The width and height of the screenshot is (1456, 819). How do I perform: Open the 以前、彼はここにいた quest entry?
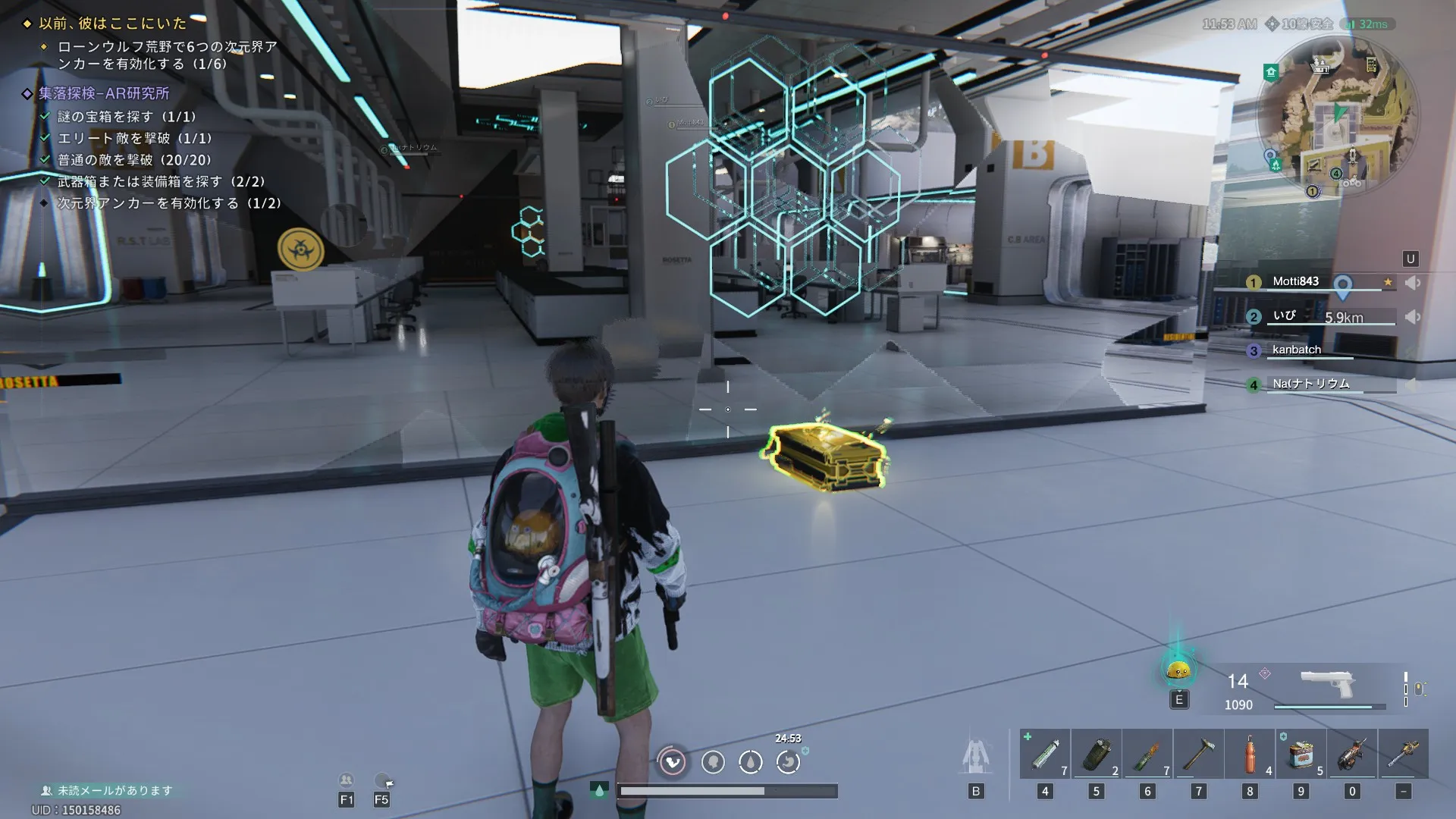coord(112,24)
